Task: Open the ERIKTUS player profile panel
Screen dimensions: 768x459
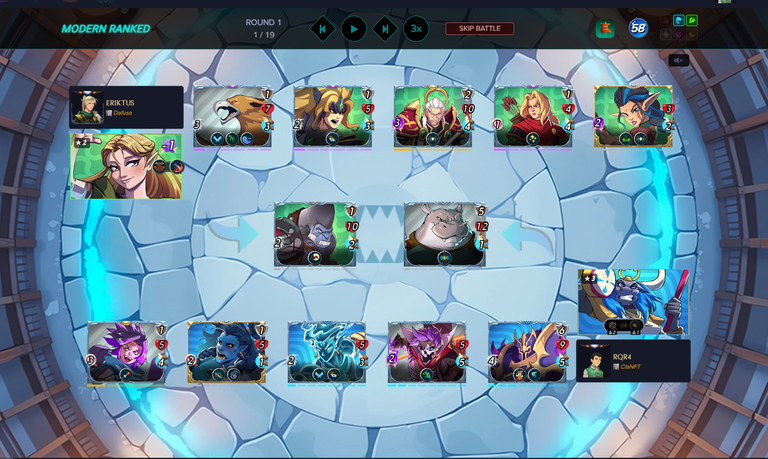Action: tap(126, 107)
